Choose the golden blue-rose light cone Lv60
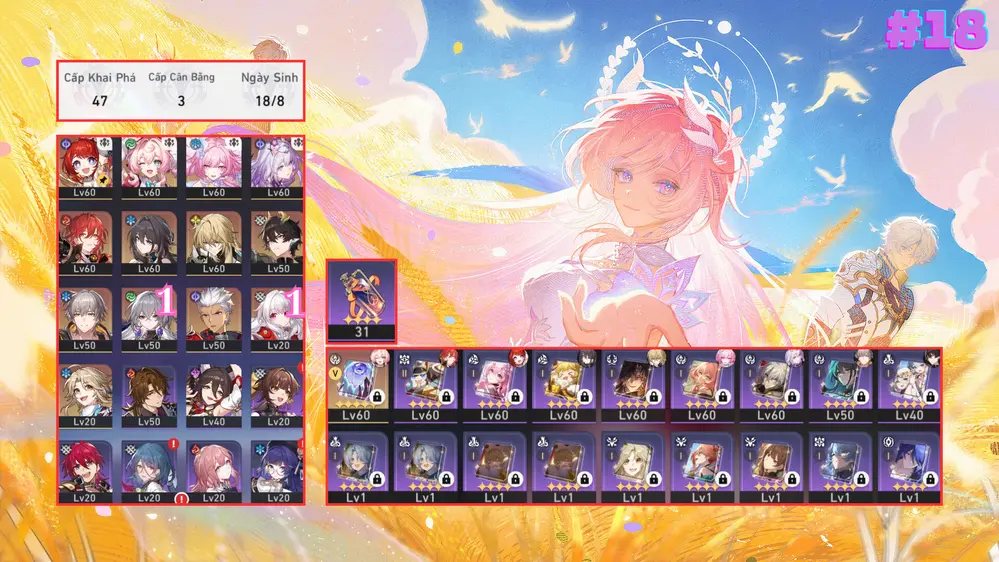Viewport: 999px width, 562px height. (357, 384)
